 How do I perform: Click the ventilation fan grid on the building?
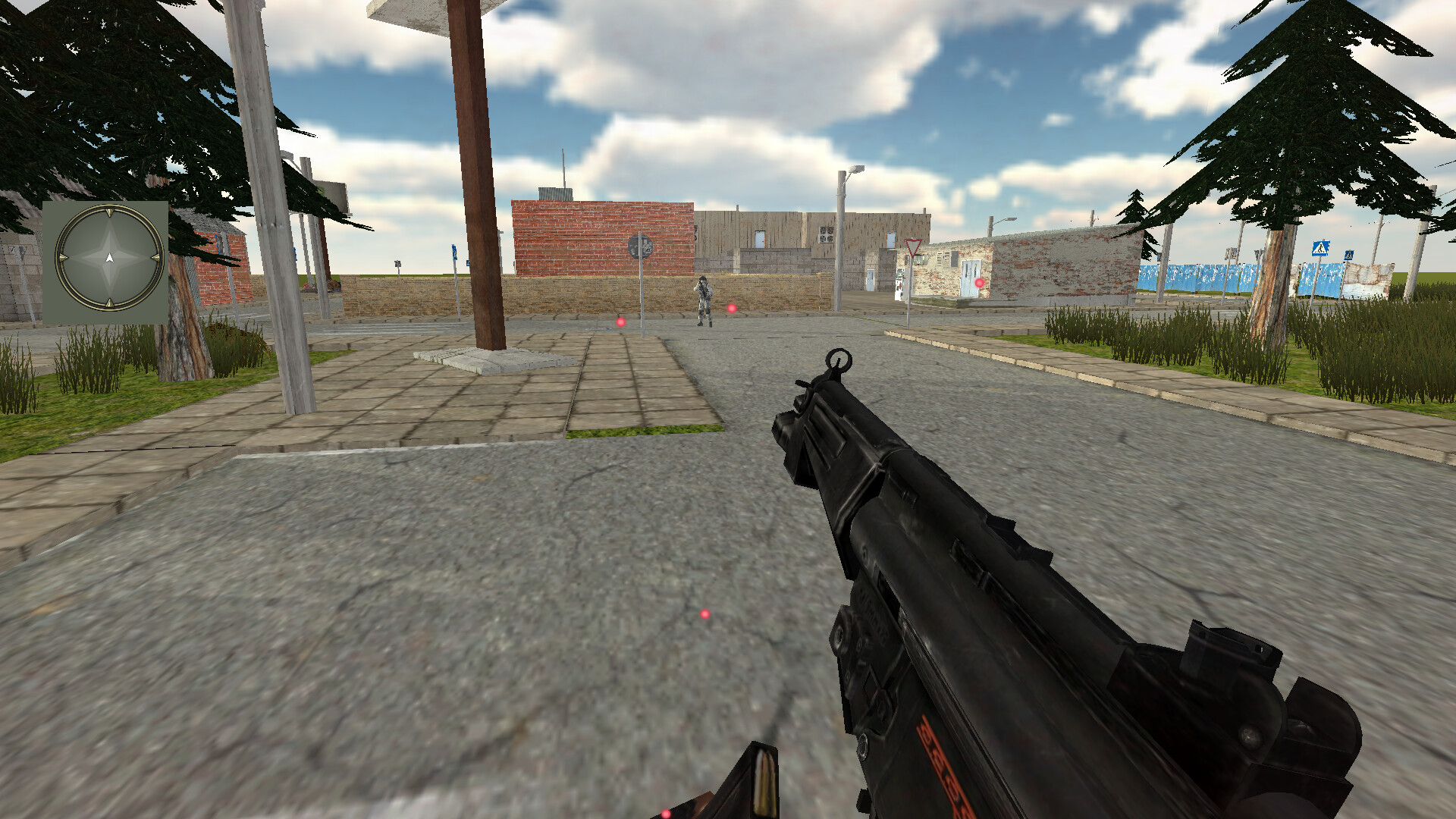coord(827,234)
